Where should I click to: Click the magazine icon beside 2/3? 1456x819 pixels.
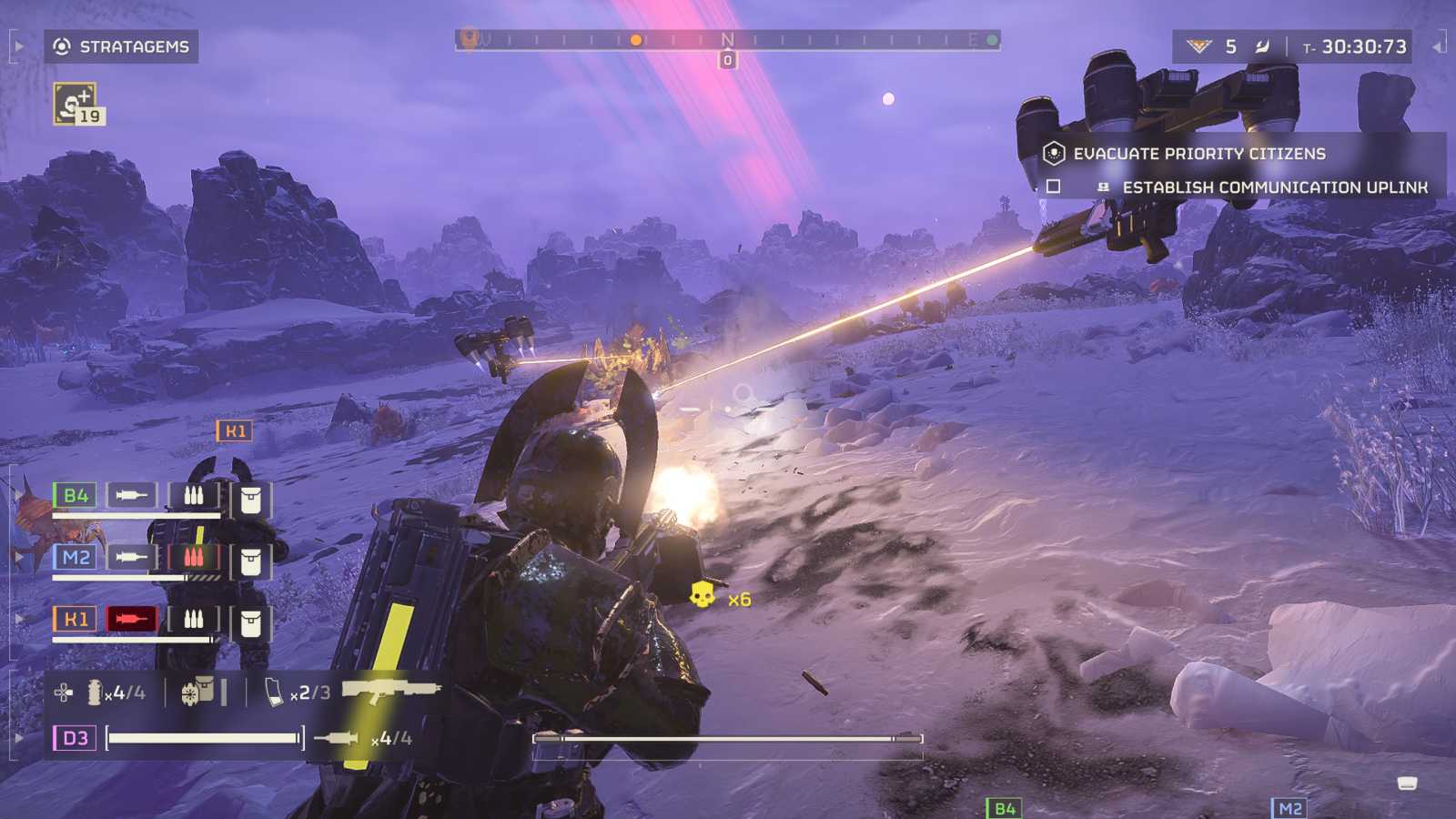[x=273, y=693]
